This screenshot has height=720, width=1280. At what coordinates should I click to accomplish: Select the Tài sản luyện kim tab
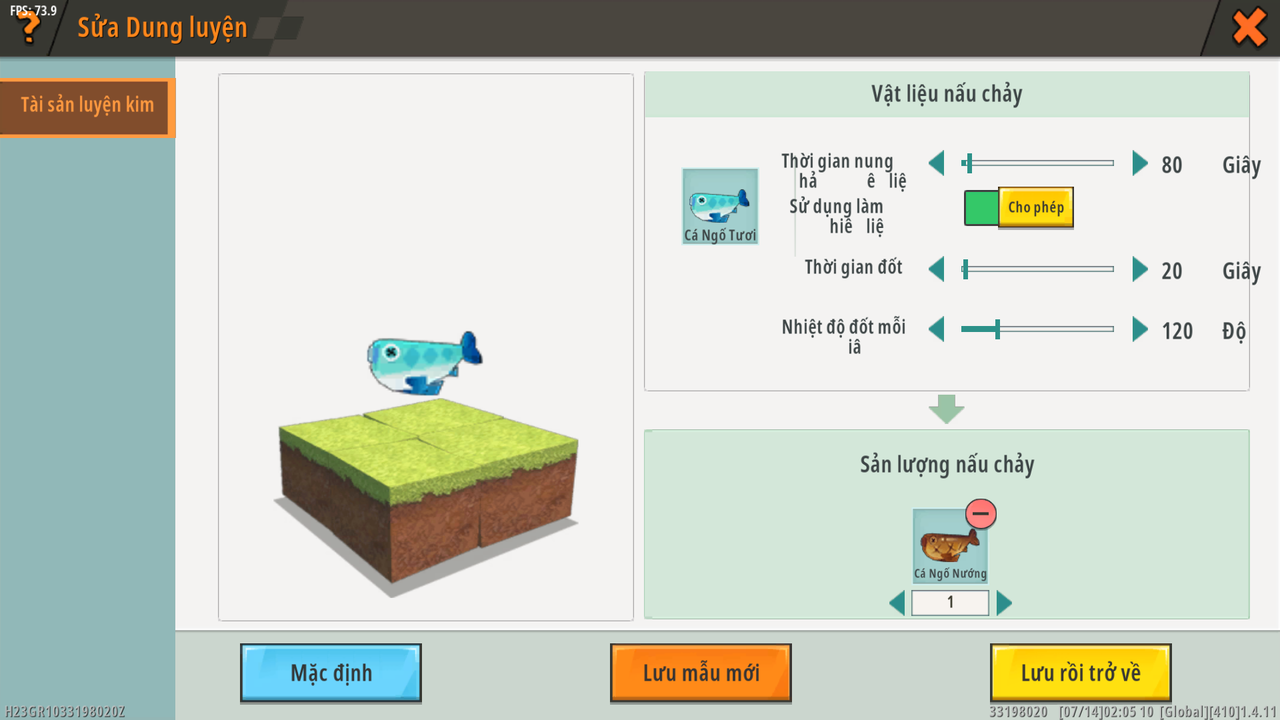87,106
